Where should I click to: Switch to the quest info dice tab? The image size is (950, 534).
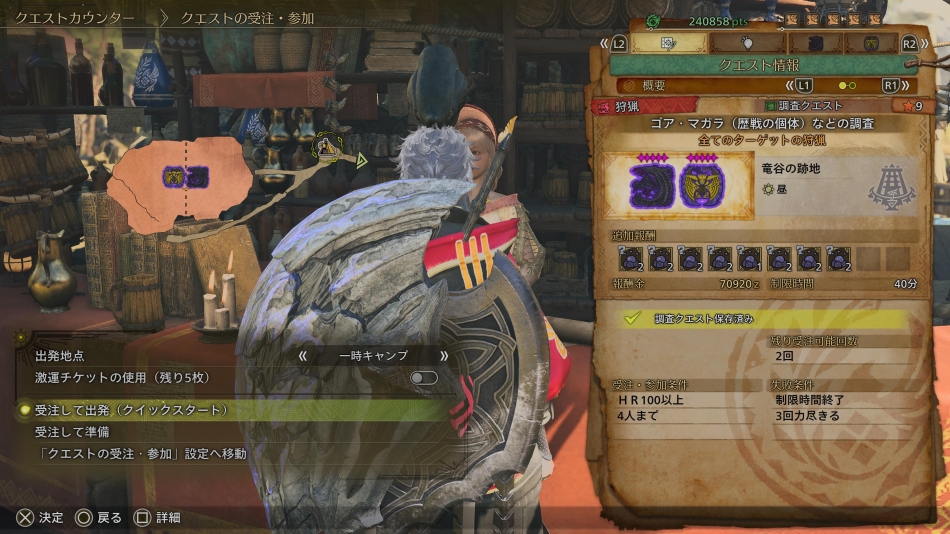667,43
